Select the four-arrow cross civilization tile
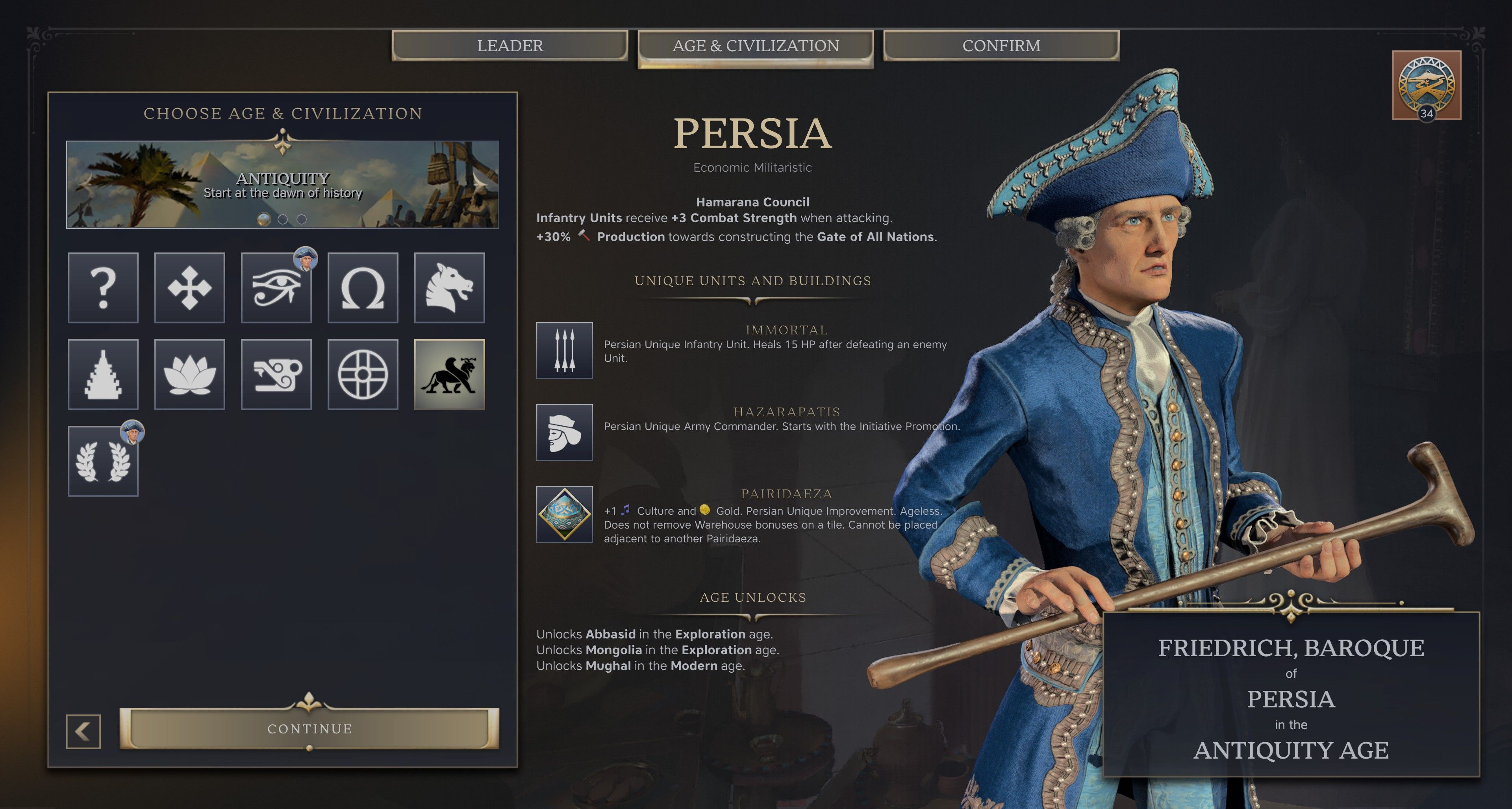 [x=189, y=288]
